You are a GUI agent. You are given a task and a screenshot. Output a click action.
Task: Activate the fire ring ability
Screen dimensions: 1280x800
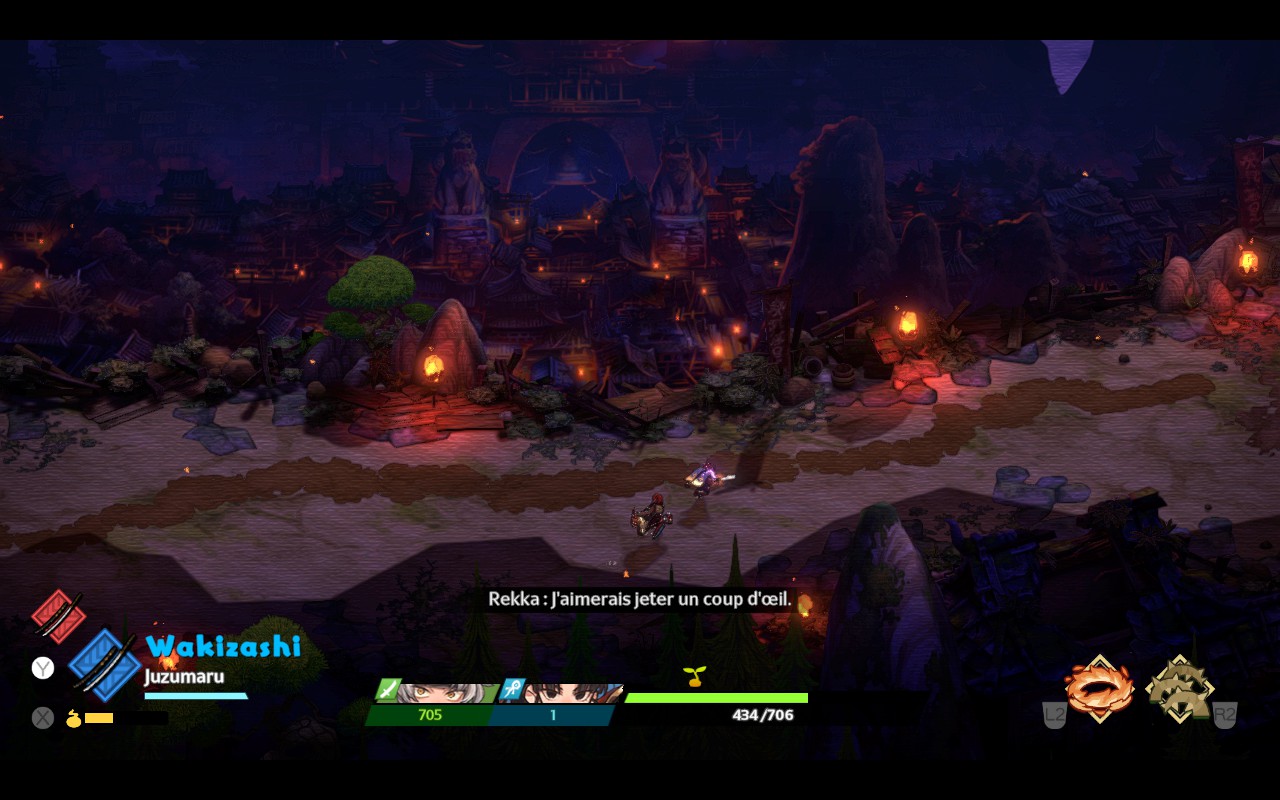(1099, 688)
